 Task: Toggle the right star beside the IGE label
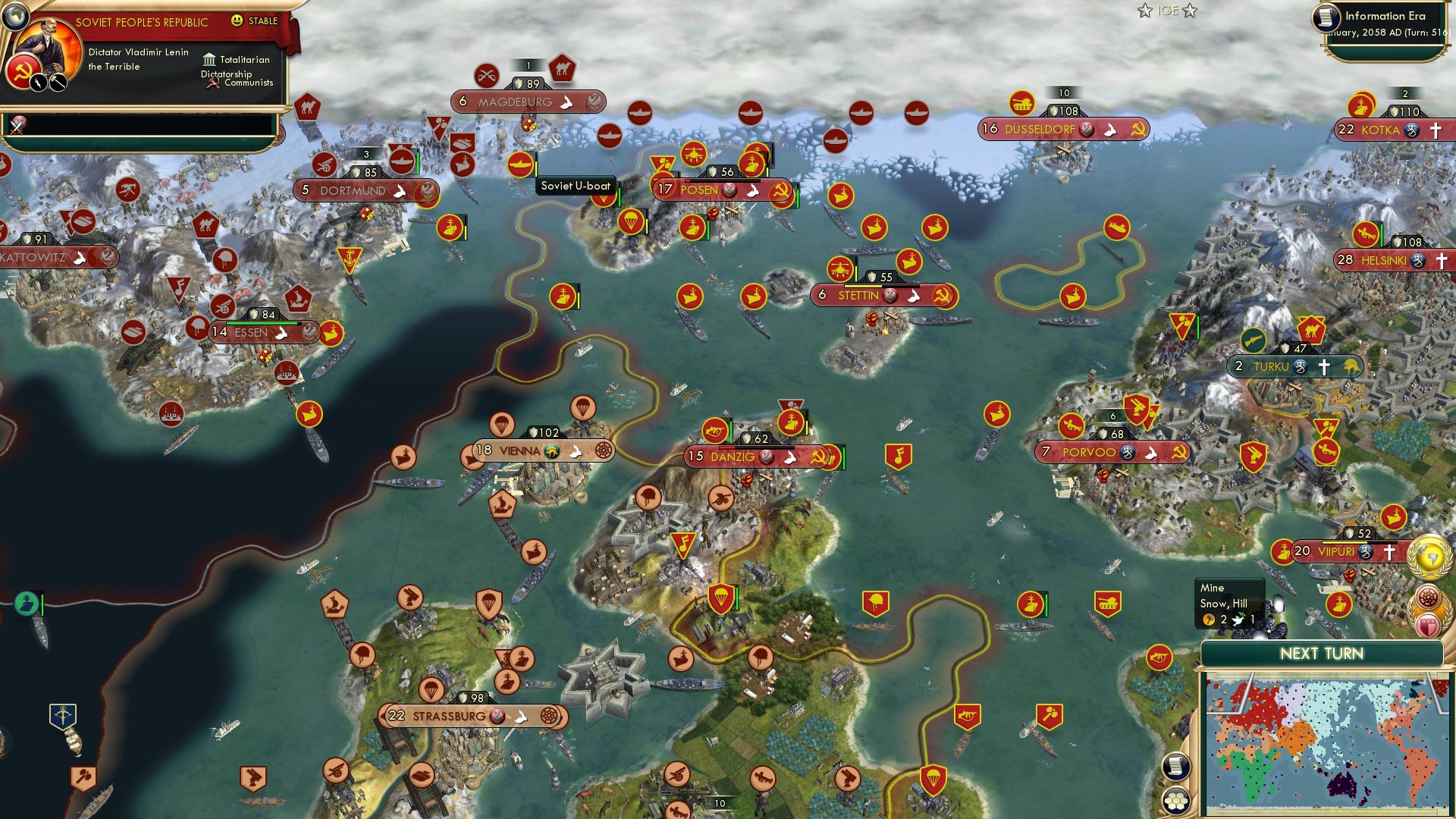tap(1192, 11)
